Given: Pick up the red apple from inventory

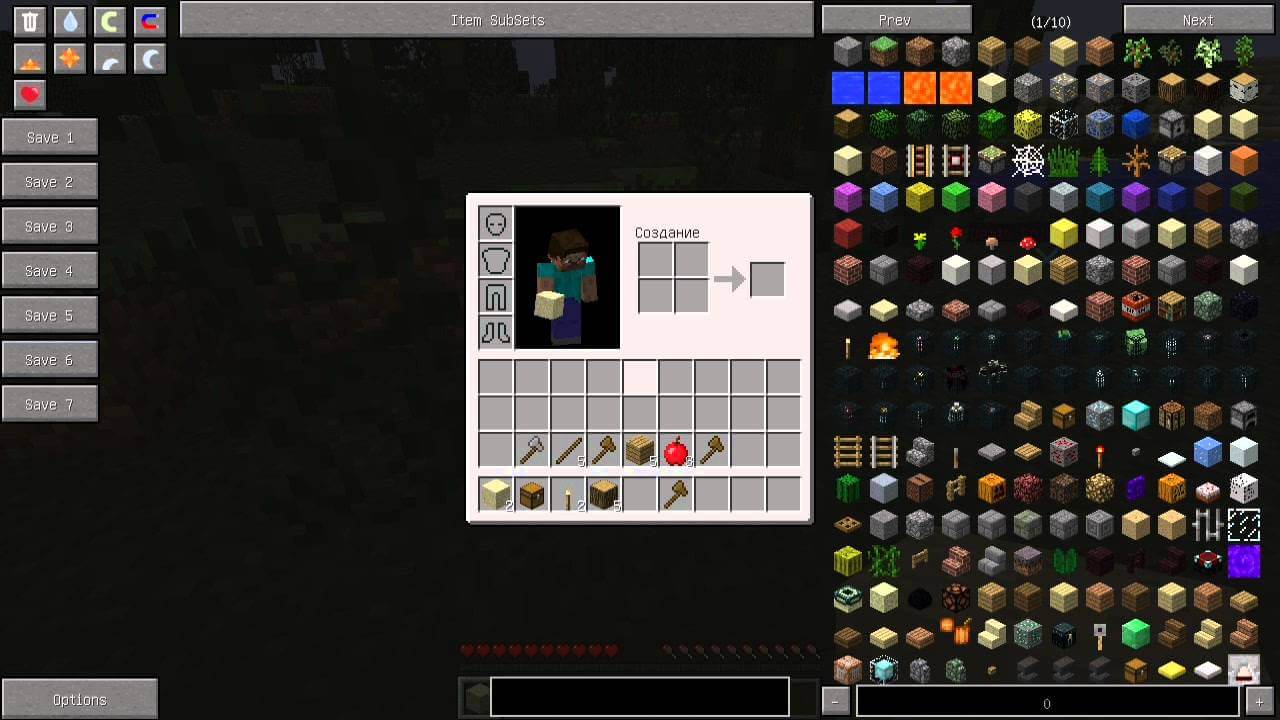Looking at the screenshot, I should click(x=676, y=451).
